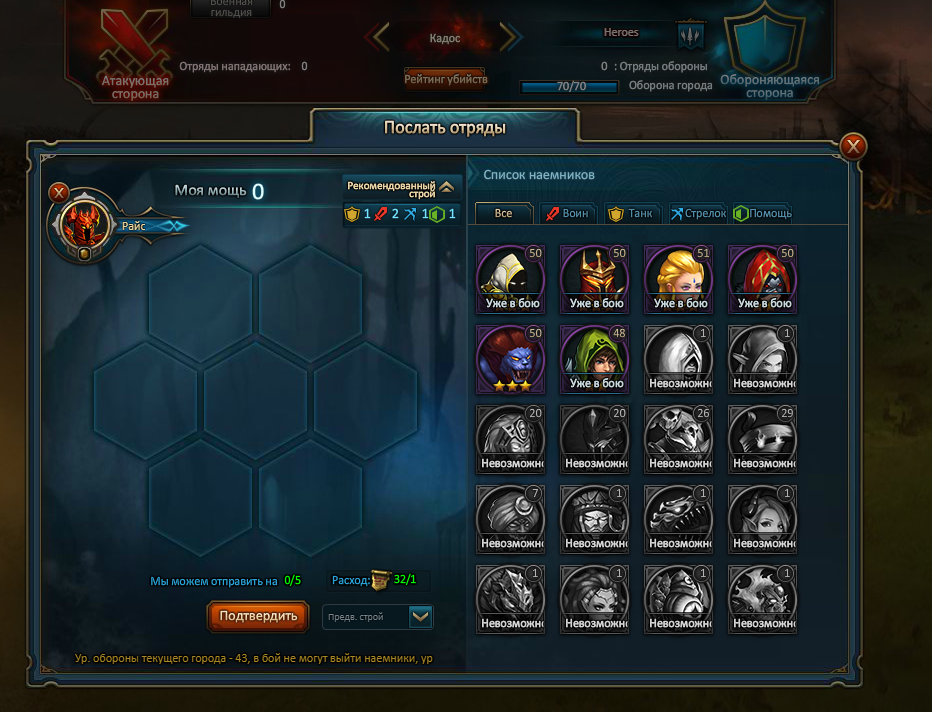Select the white-hooded level 50 mercenary
This screenshot has height=712, width=932.
512,276
